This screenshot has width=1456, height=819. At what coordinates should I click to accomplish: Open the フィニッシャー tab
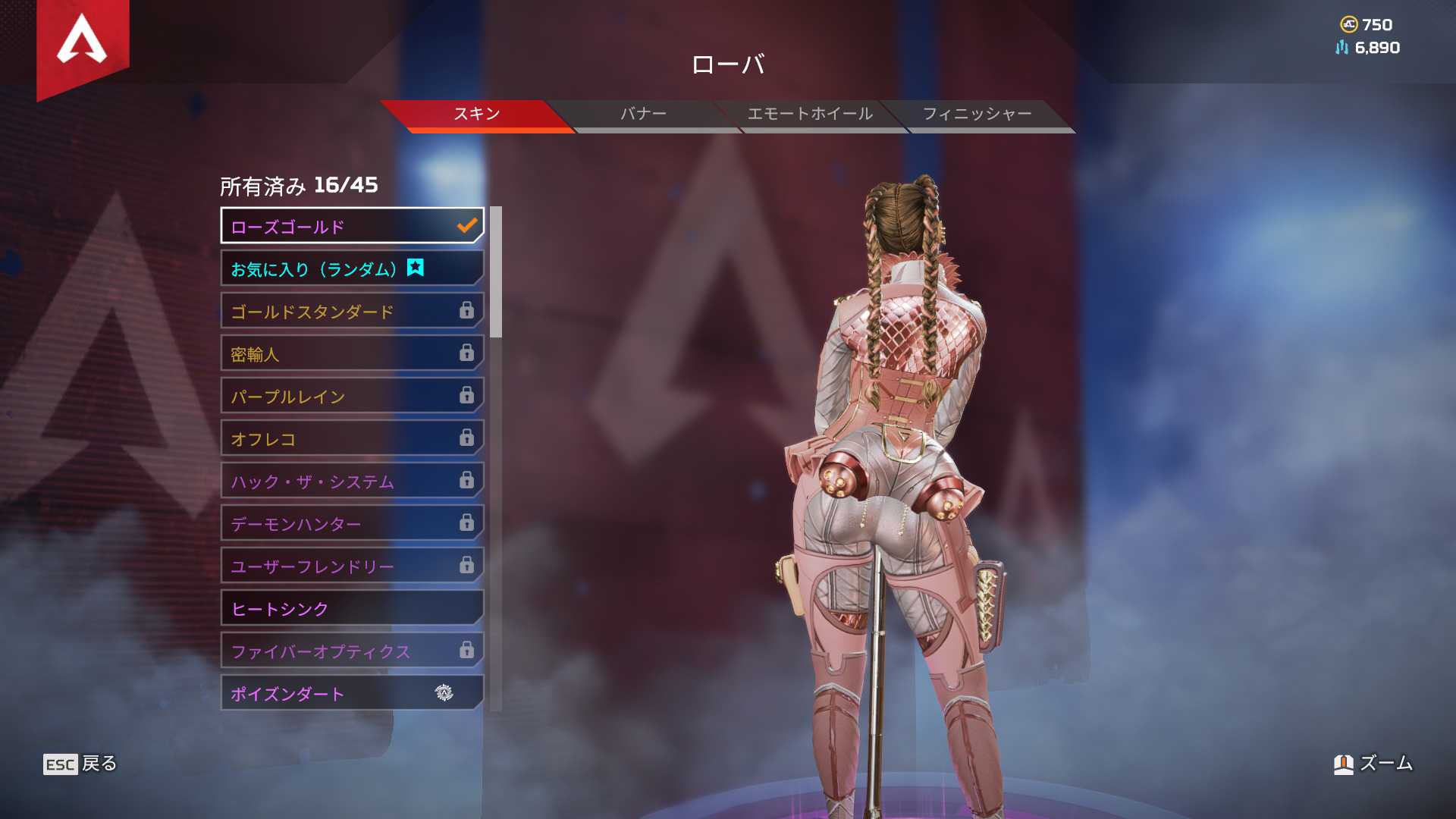pos(977,115)
